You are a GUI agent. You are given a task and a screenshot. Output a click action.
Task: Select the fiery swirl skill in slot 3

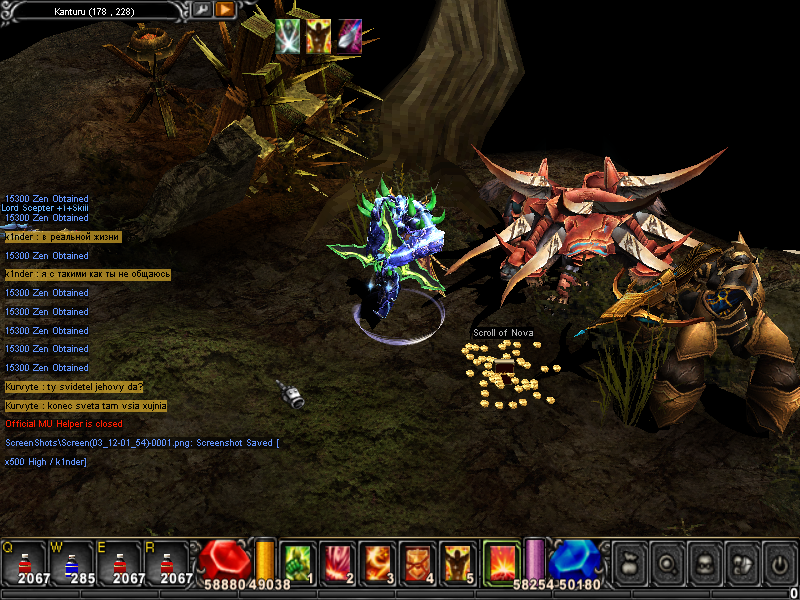tap(377, 562)
